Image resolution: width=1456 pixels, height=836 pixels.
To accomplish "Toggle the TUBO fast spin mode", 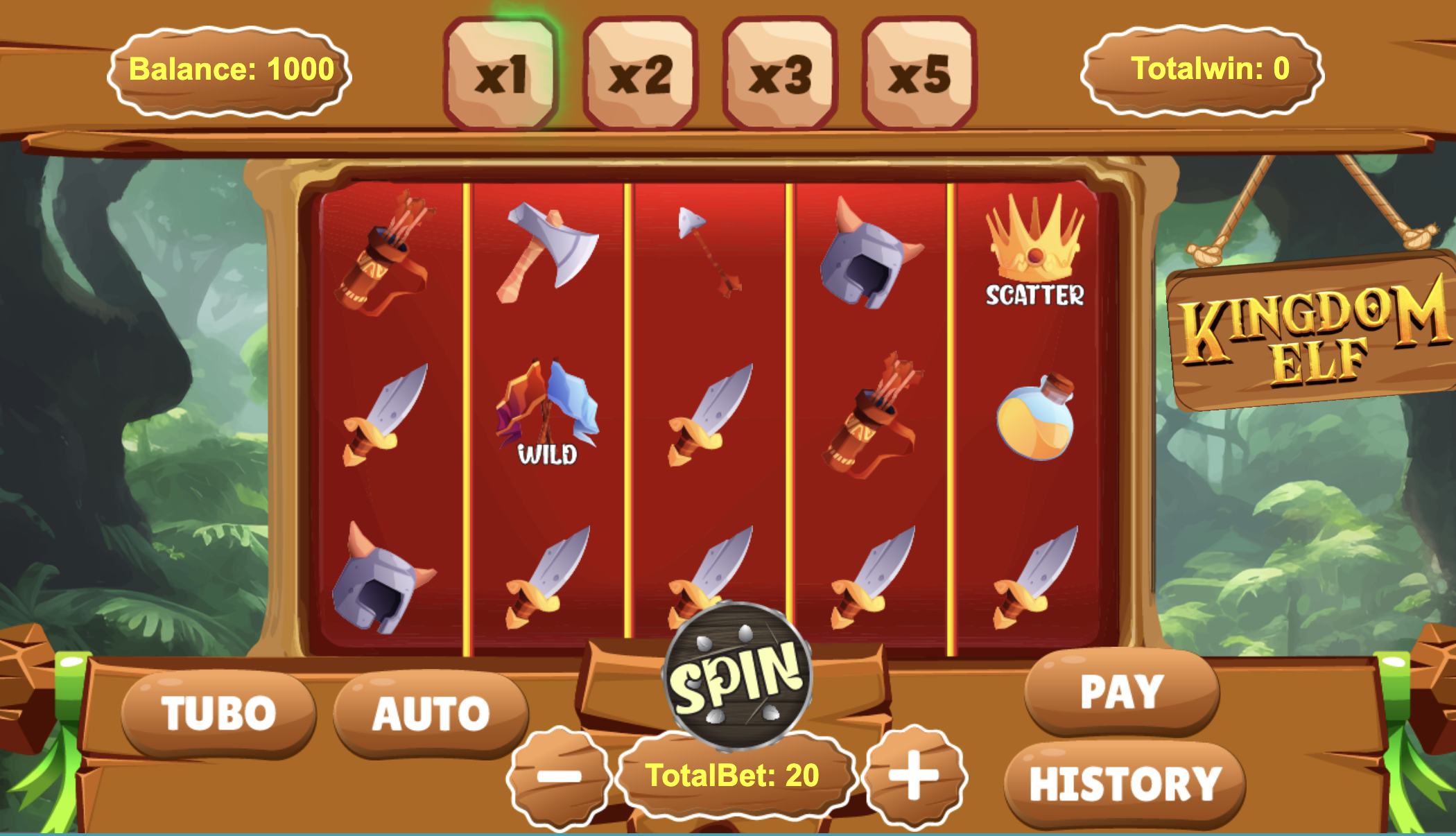I will 218,713.
